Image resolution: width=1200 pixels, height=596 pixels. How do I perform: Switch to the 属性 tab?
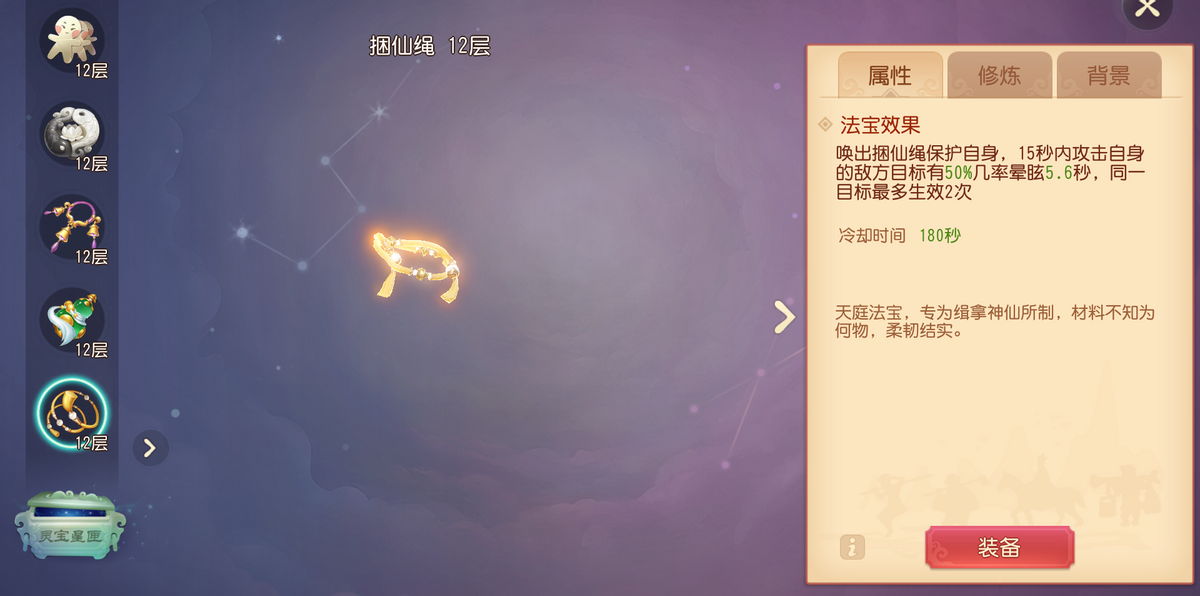click(x=890, y=75)
